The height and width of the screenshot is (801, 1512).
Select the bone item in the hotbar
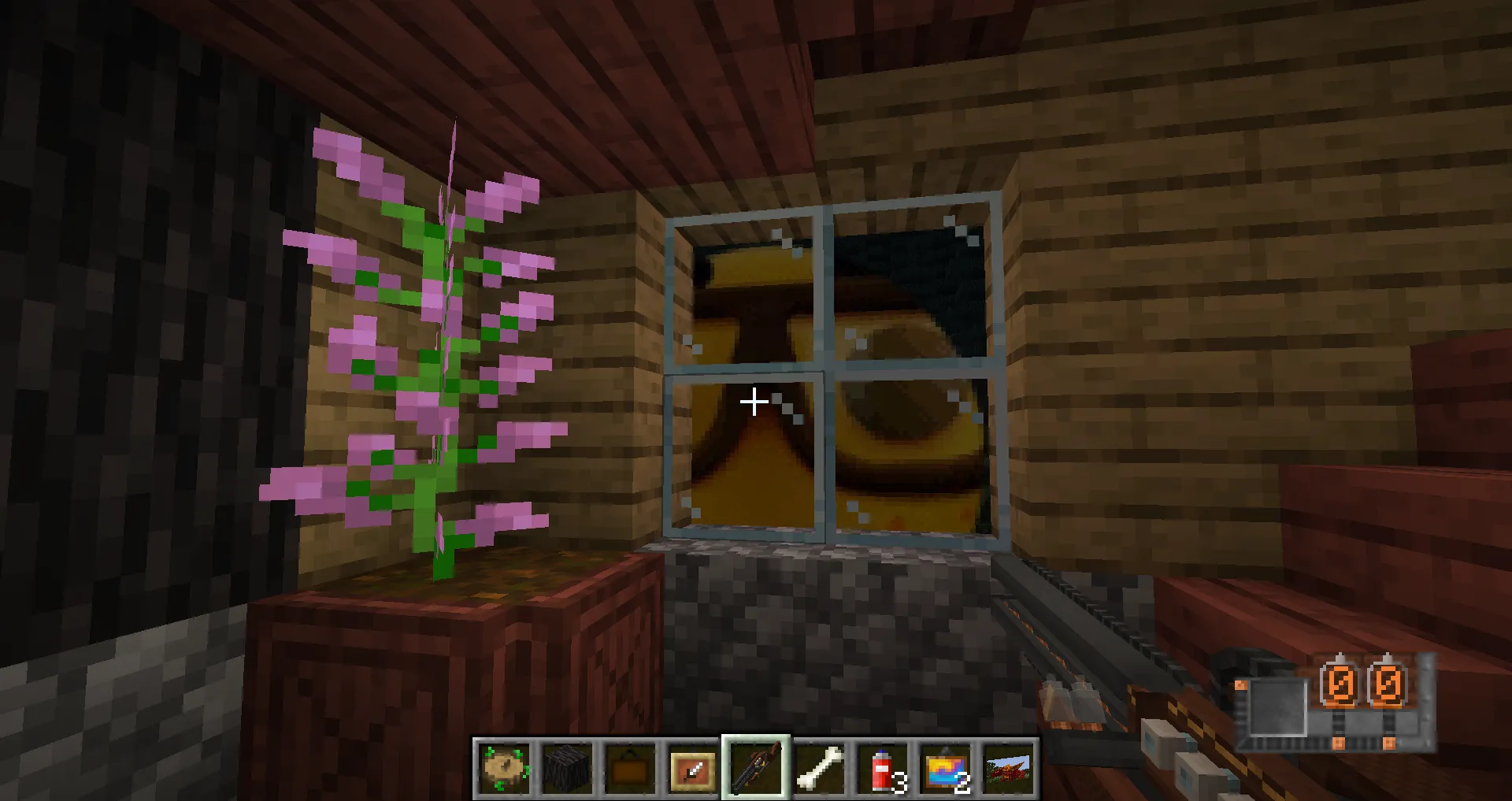coord(818,769)
